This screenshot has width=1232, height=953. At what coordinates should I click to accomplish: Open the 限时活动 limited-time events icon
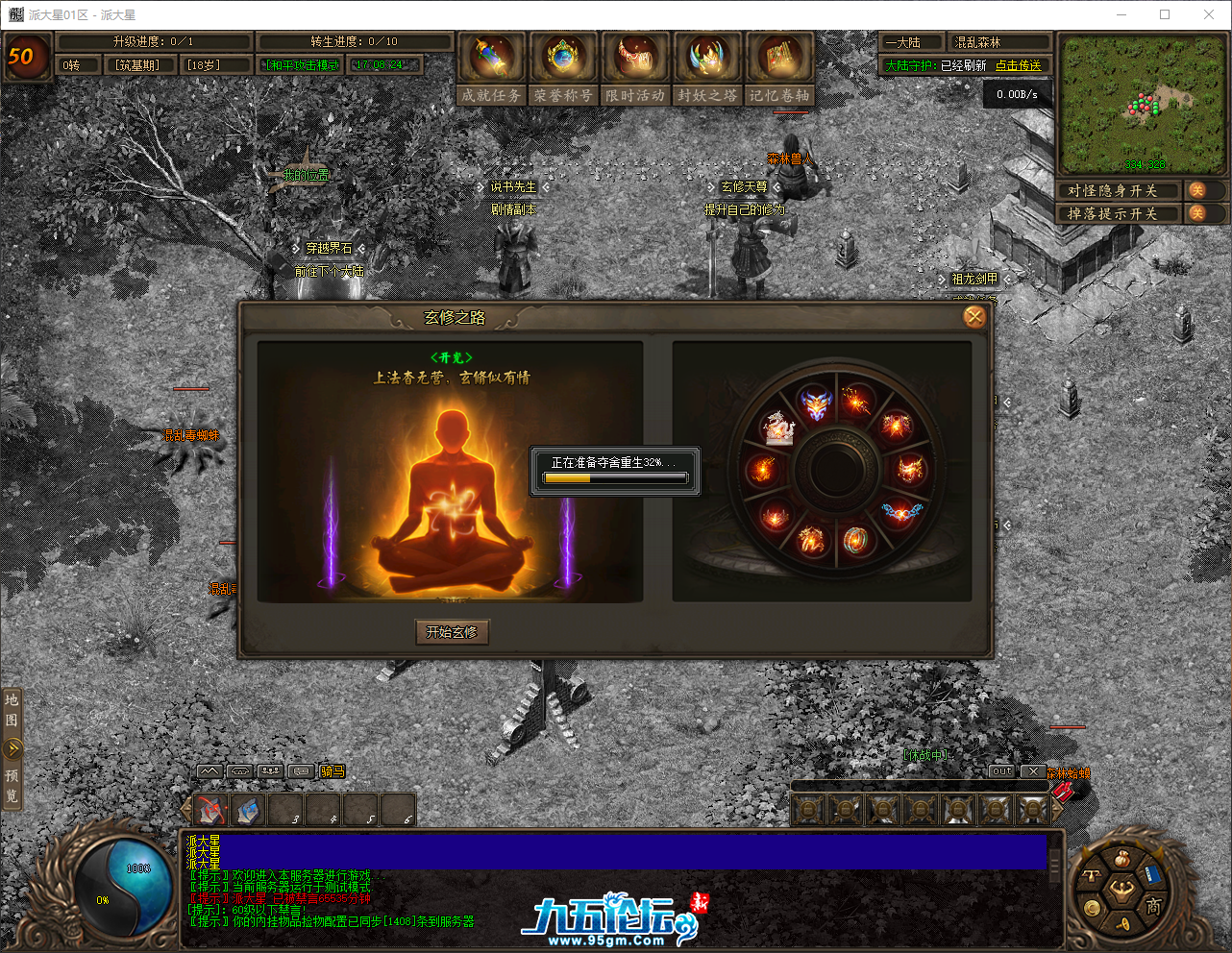(x=635, y=58)
